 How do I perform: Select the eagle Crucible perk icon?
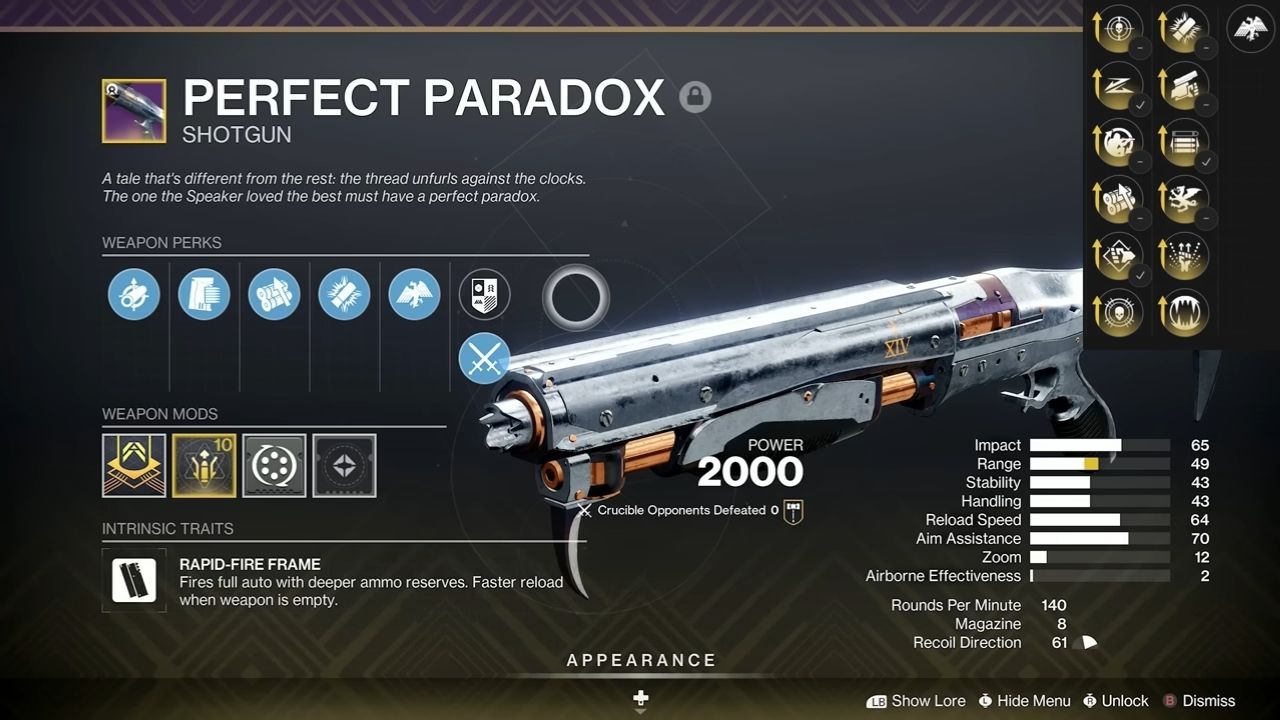(x=414, y=294)
